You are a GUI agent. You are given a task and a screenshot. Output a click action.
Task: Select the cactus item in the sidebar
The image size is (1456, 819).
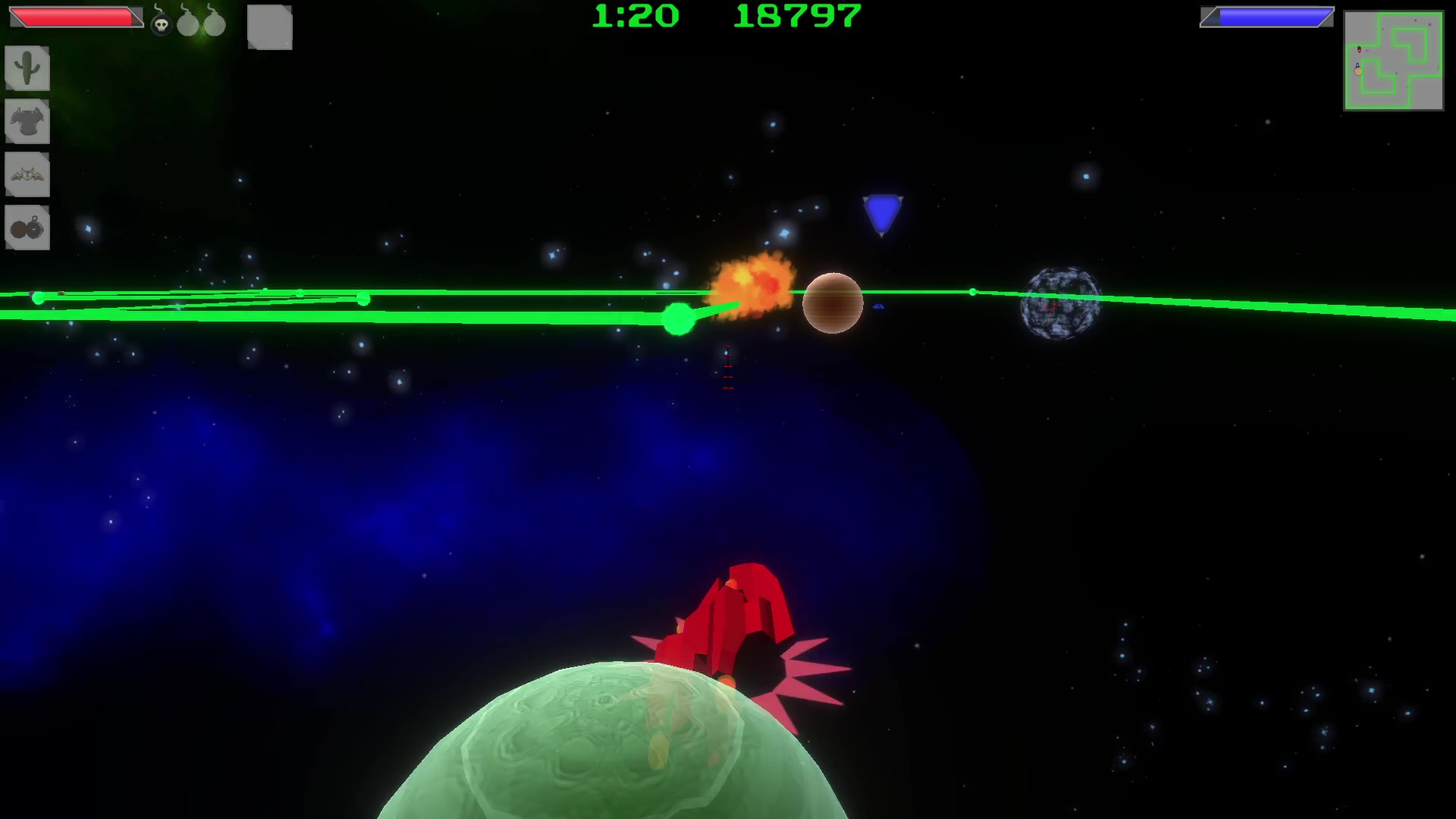pos(27,68)
